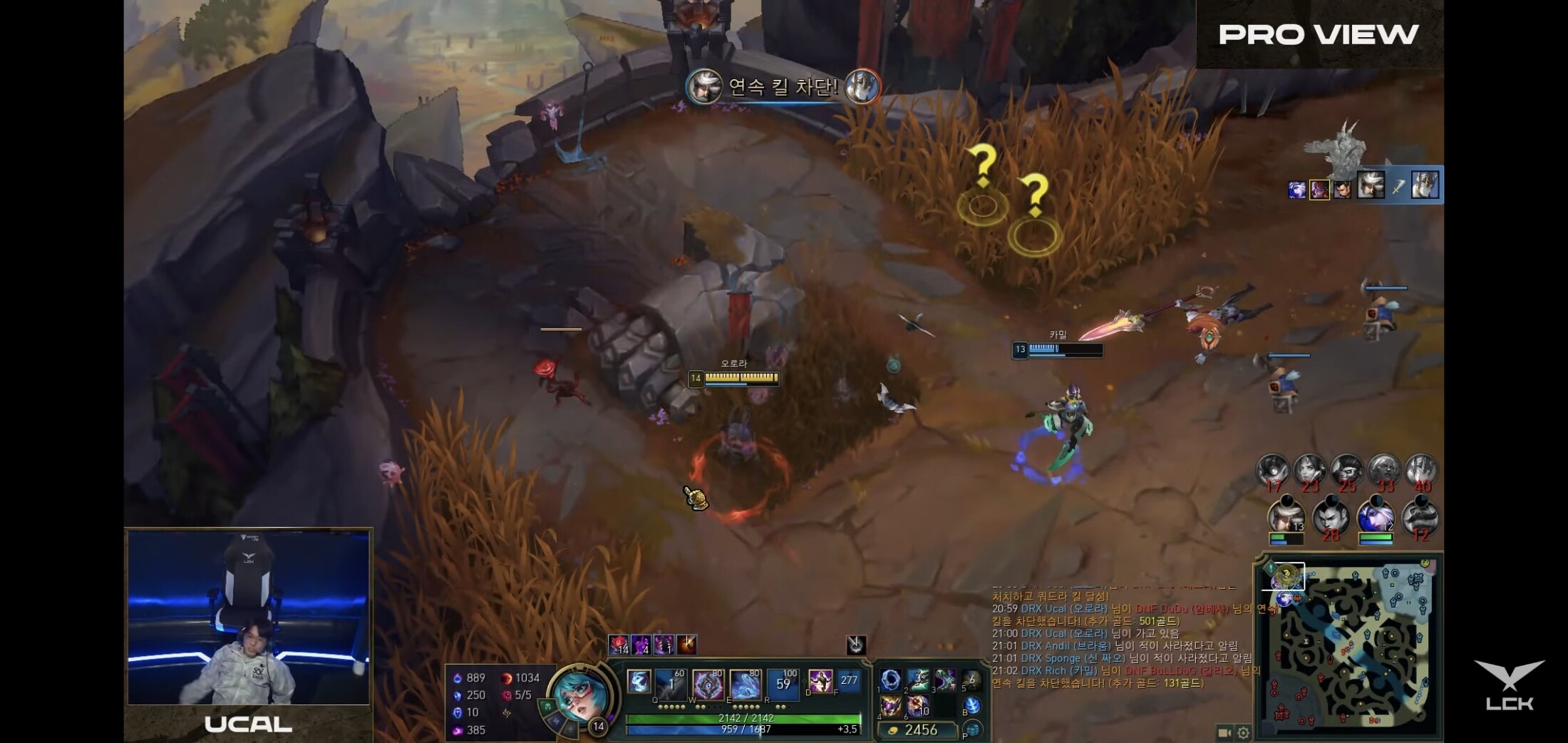Open the settings gear beside the minimap
This screenshot has width=1568, height=743.
tap(1243, 732)
